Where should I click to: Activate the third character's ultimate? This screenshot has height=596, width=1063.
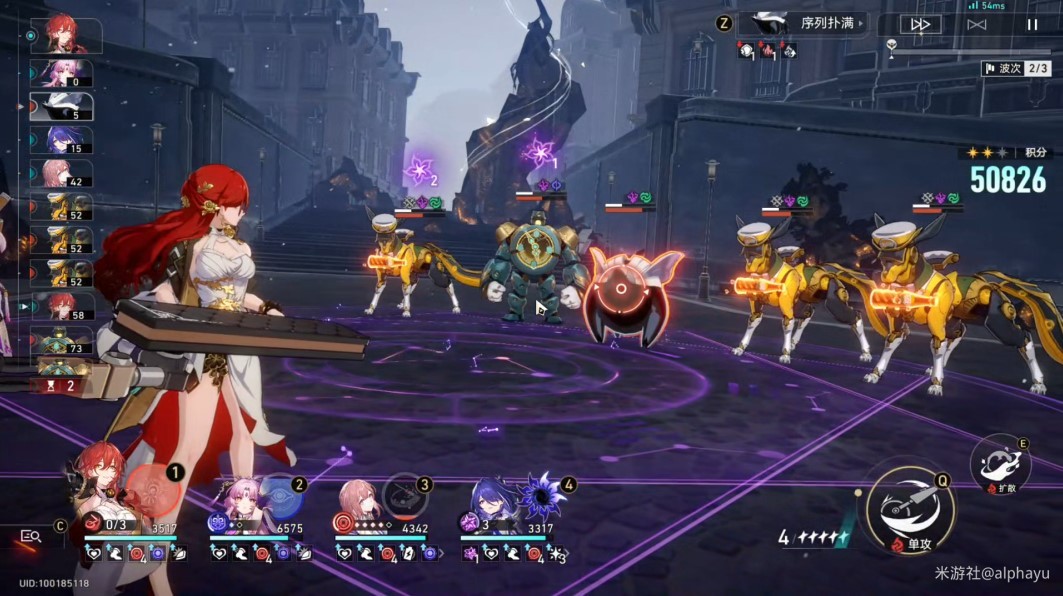(404, 492)
